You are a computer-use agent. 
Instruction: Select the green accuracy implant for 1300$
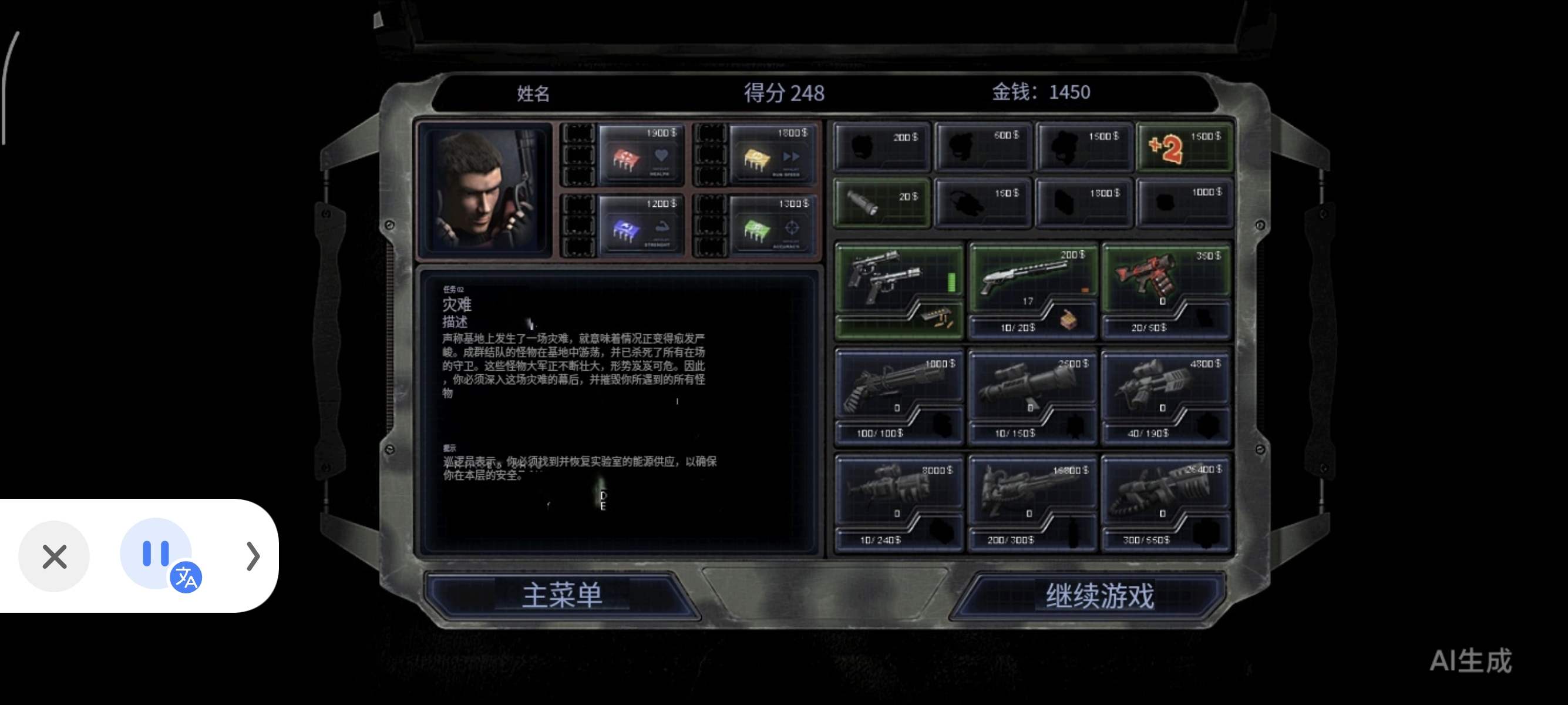772,225
